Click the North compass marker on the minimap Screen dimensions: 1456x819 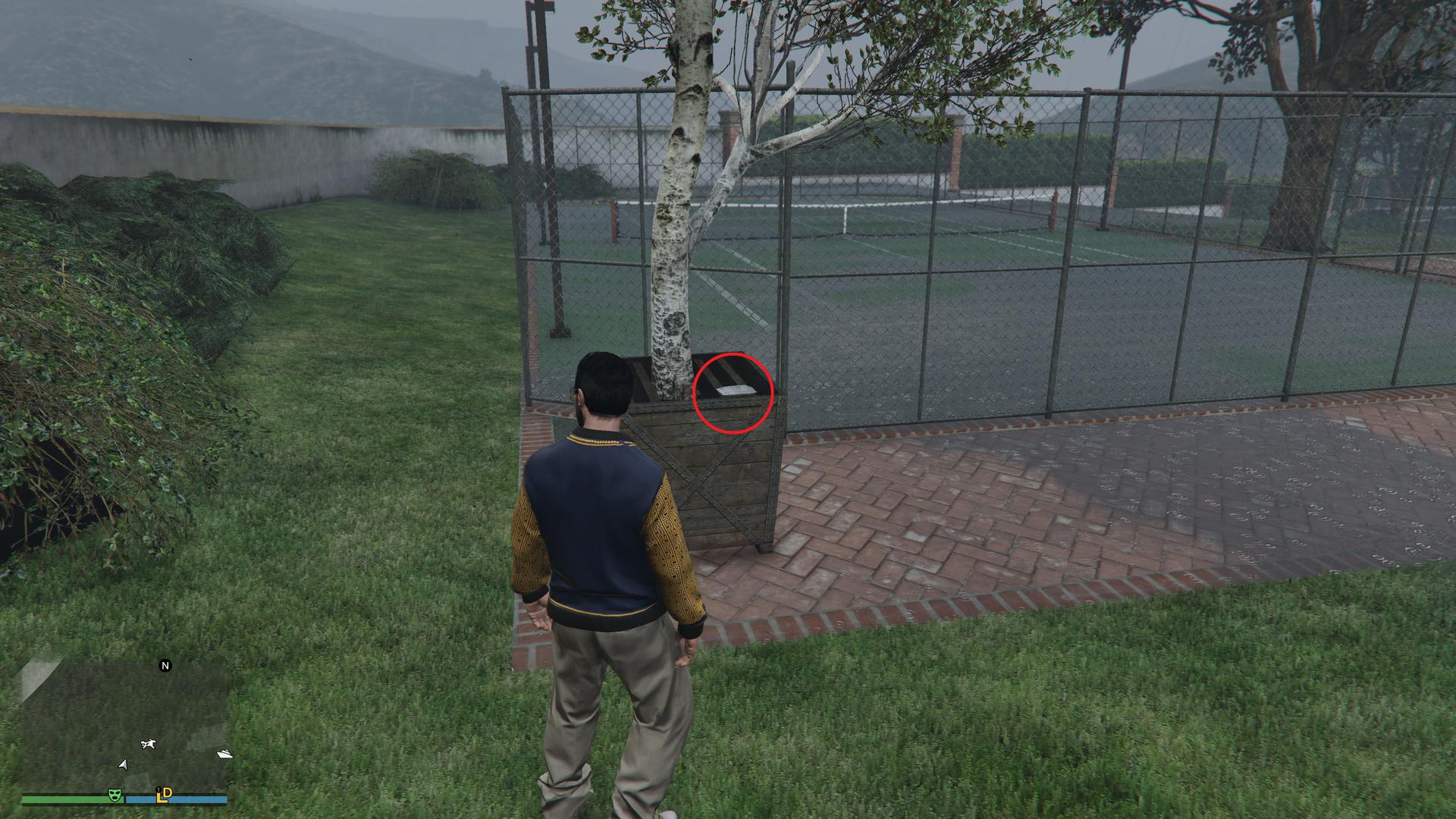pyautogui.click(x=165, y=666)
